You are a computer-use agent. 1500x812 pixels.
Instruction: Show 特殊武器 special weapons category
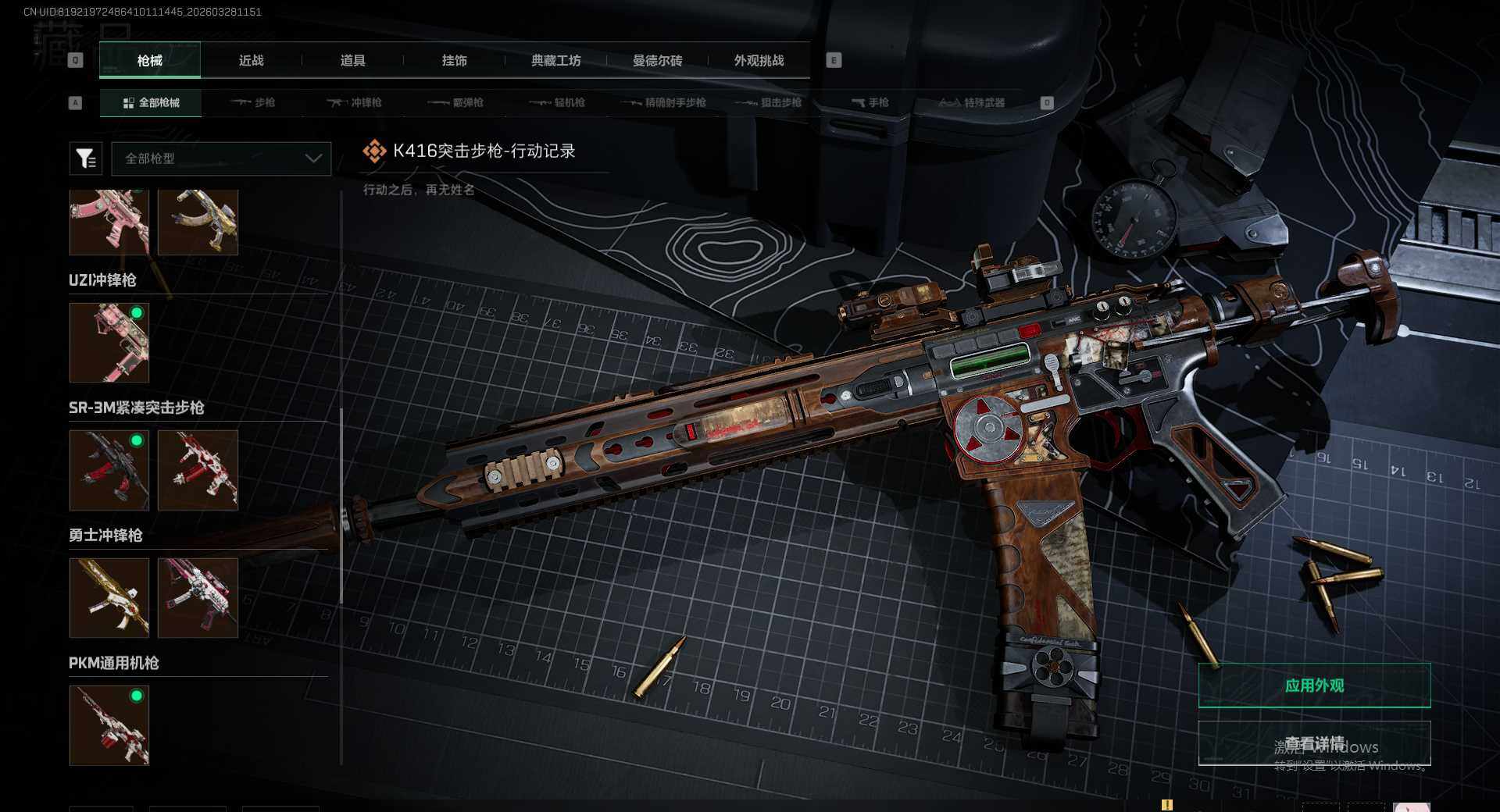click(972, 102)
